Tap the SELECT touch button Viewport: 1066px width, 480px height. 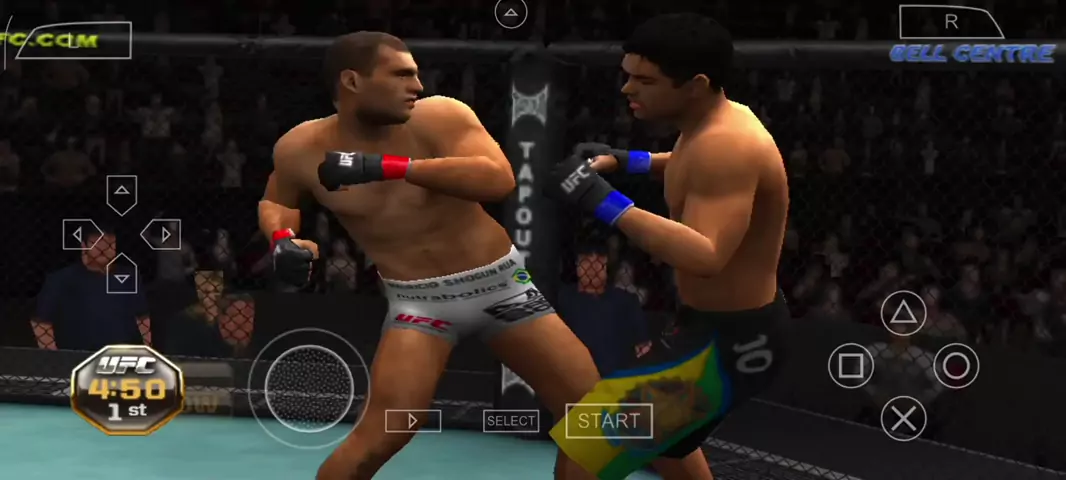coord(511,421)
